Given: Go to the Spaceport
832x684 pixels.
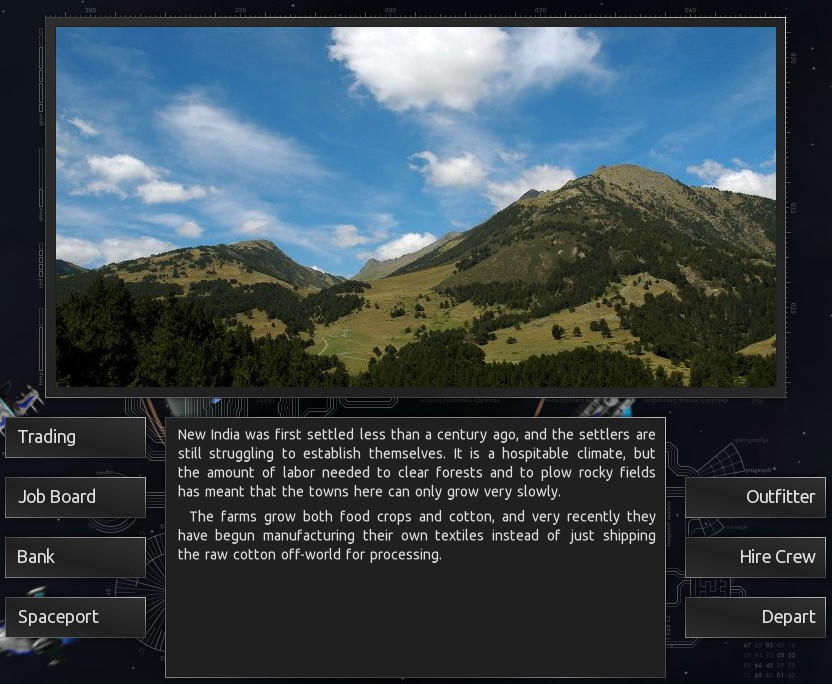Looking at the screenshot, I should 75,617.
